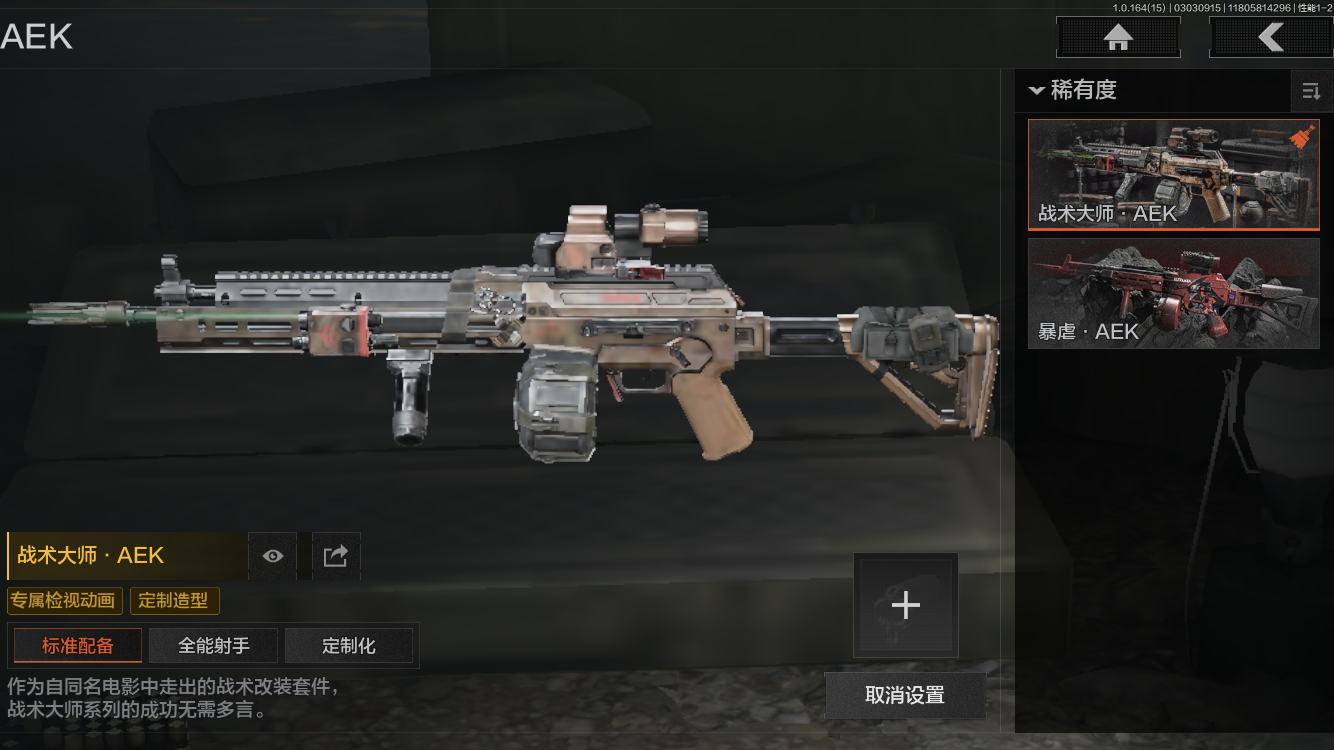1334x750 pixels.
Task: Choose the red 暴虐·AEK skin thumbnail
Action: point(1173,293)
